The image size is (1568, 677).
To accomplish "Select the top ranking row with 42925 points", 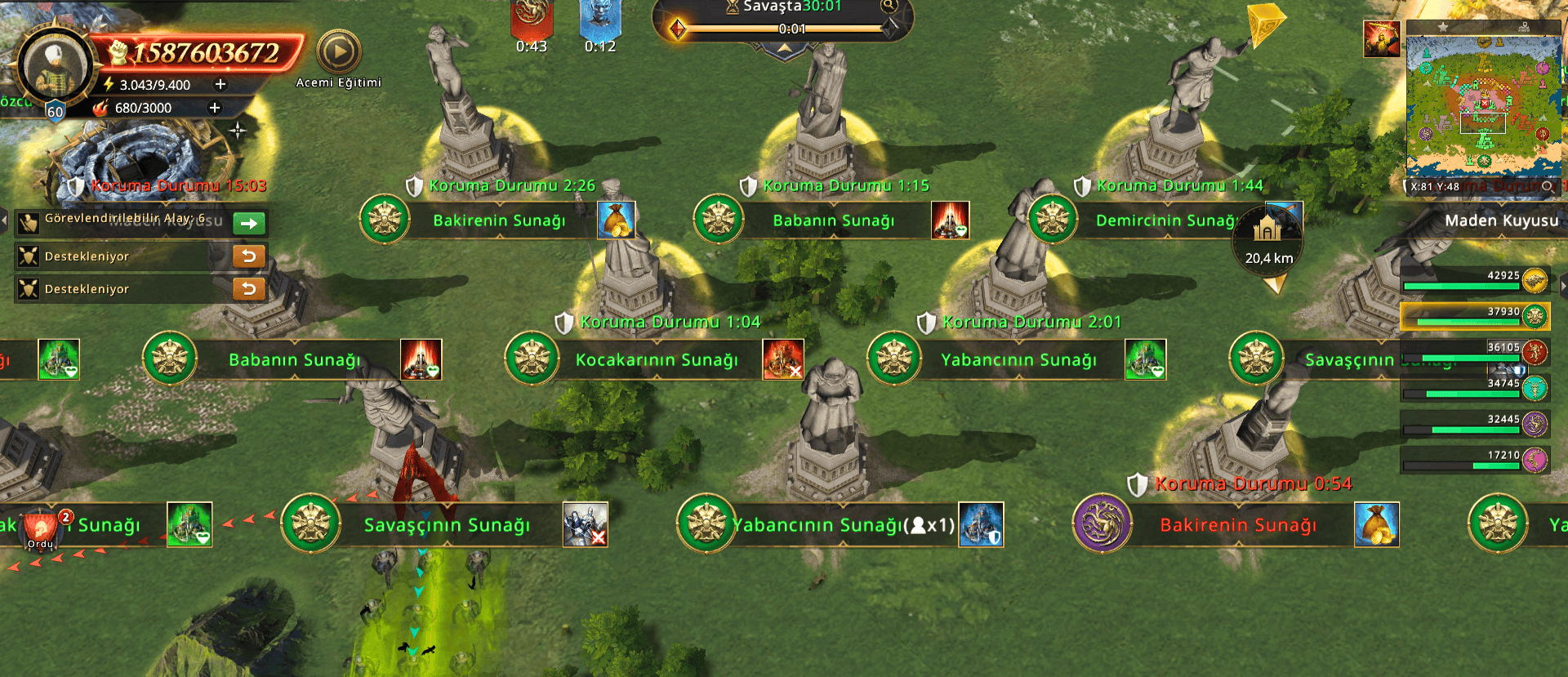I will (1475, 281).
